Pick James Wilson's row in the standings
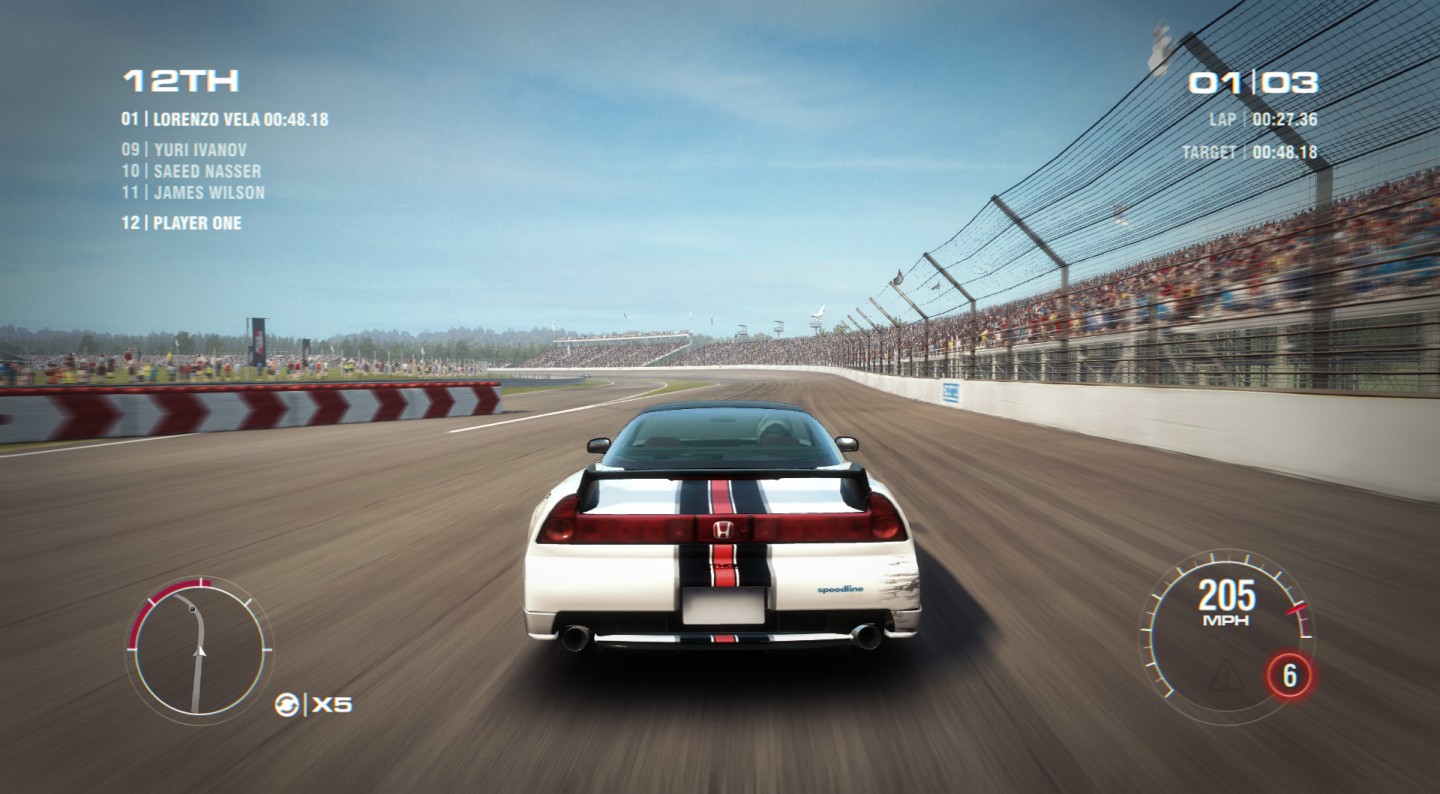The width and height of the screenshot is (1440, 794). tap(193, 192)
